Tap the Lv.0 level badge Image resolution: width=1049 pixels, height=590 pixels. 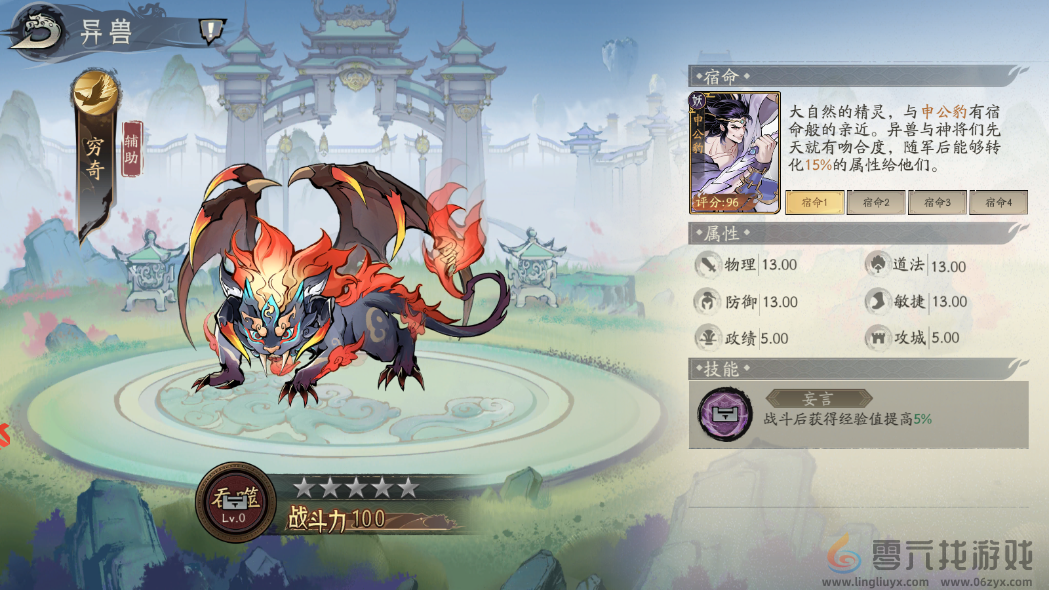tap(236, 502)
